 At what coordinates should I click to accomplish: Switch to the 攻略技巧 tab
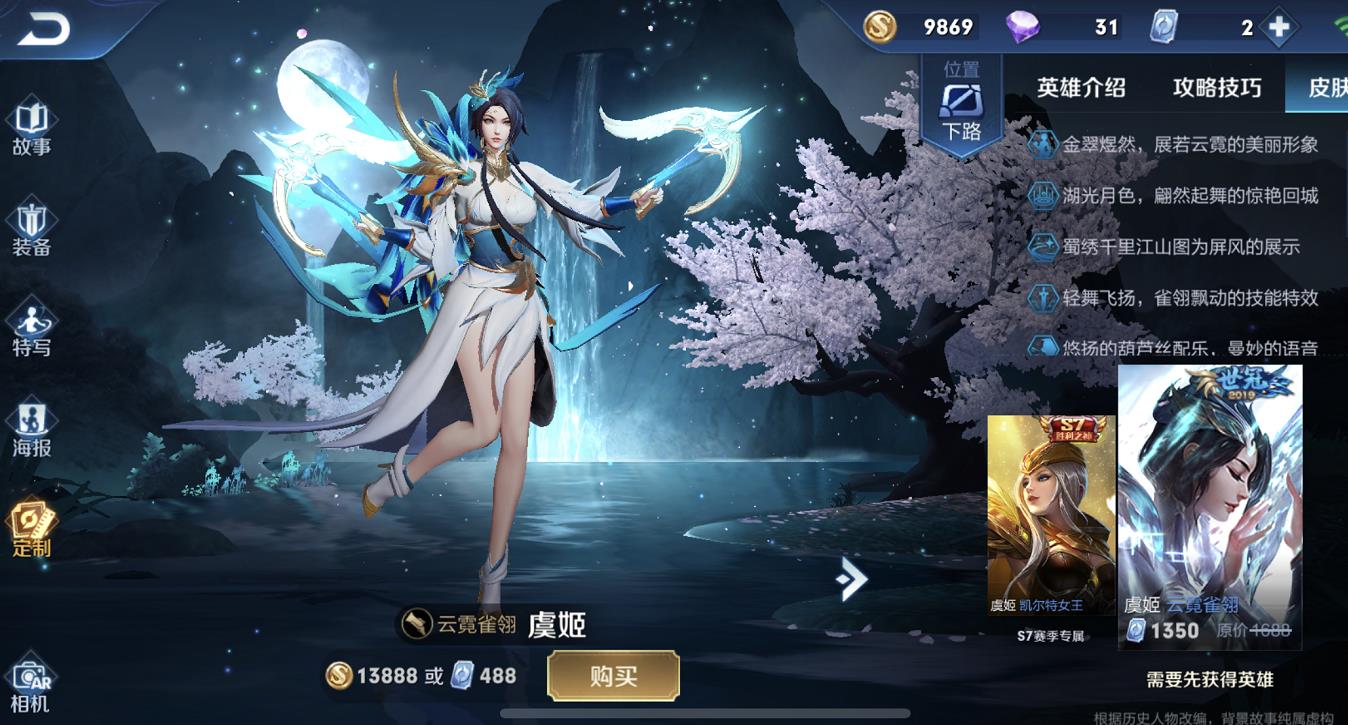[x=1217, y=88]
